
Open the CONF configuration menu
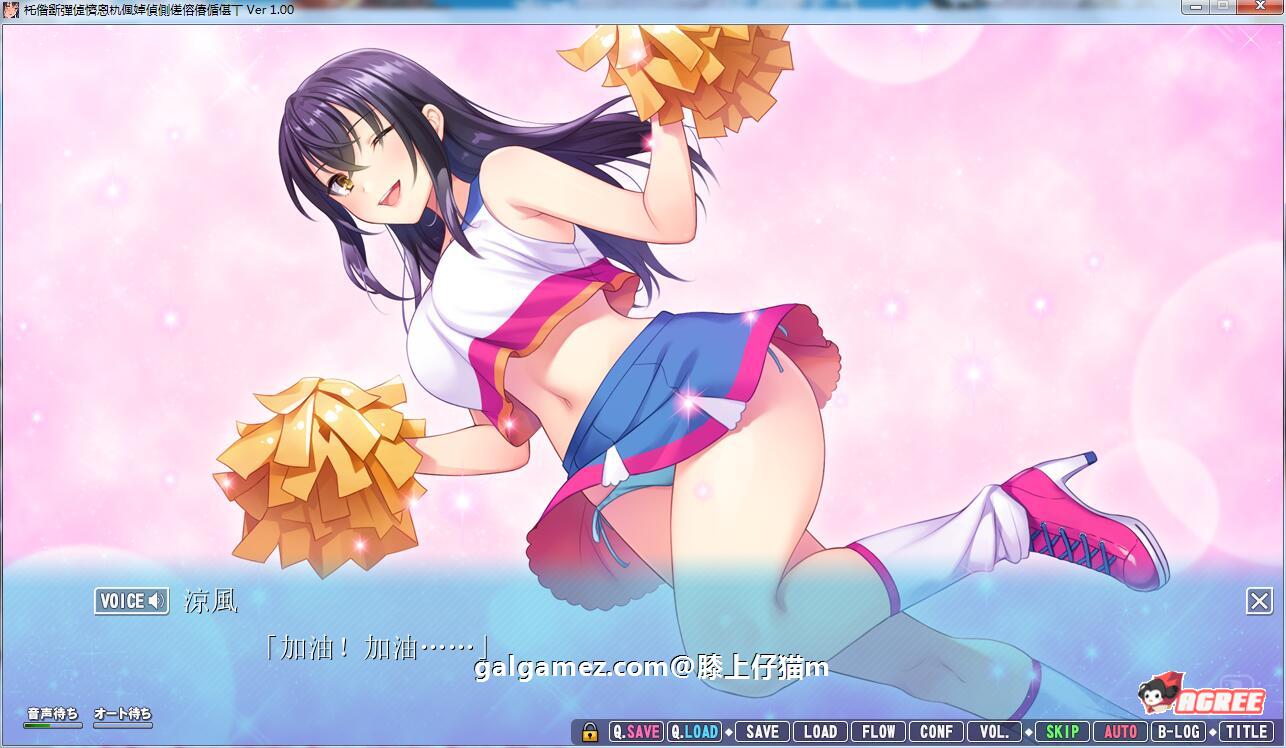(935, 731)
